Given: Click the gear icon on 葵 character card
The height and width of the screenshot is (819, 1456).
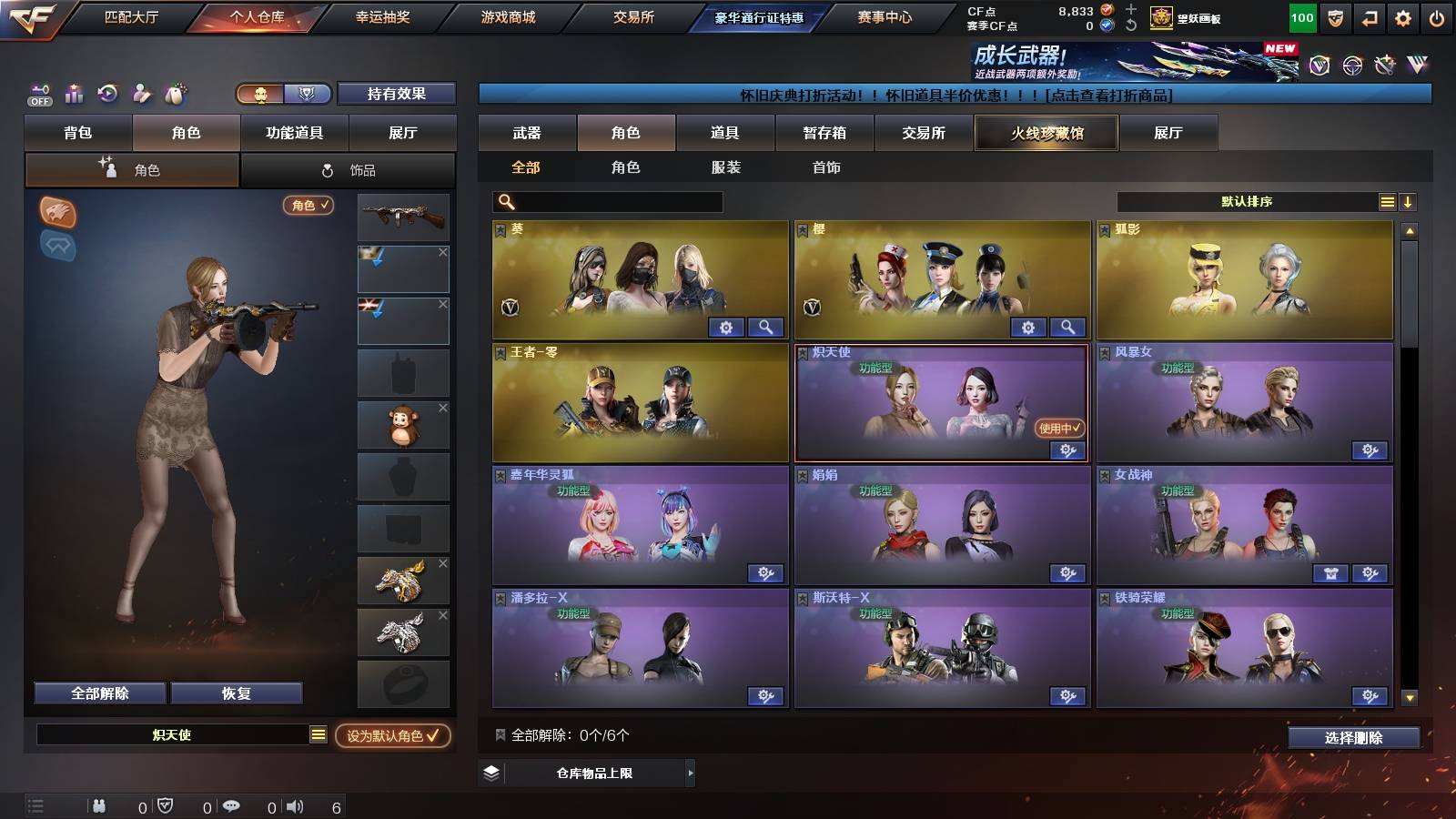Looking at the screenshot, I should click(x=727, y=327).
